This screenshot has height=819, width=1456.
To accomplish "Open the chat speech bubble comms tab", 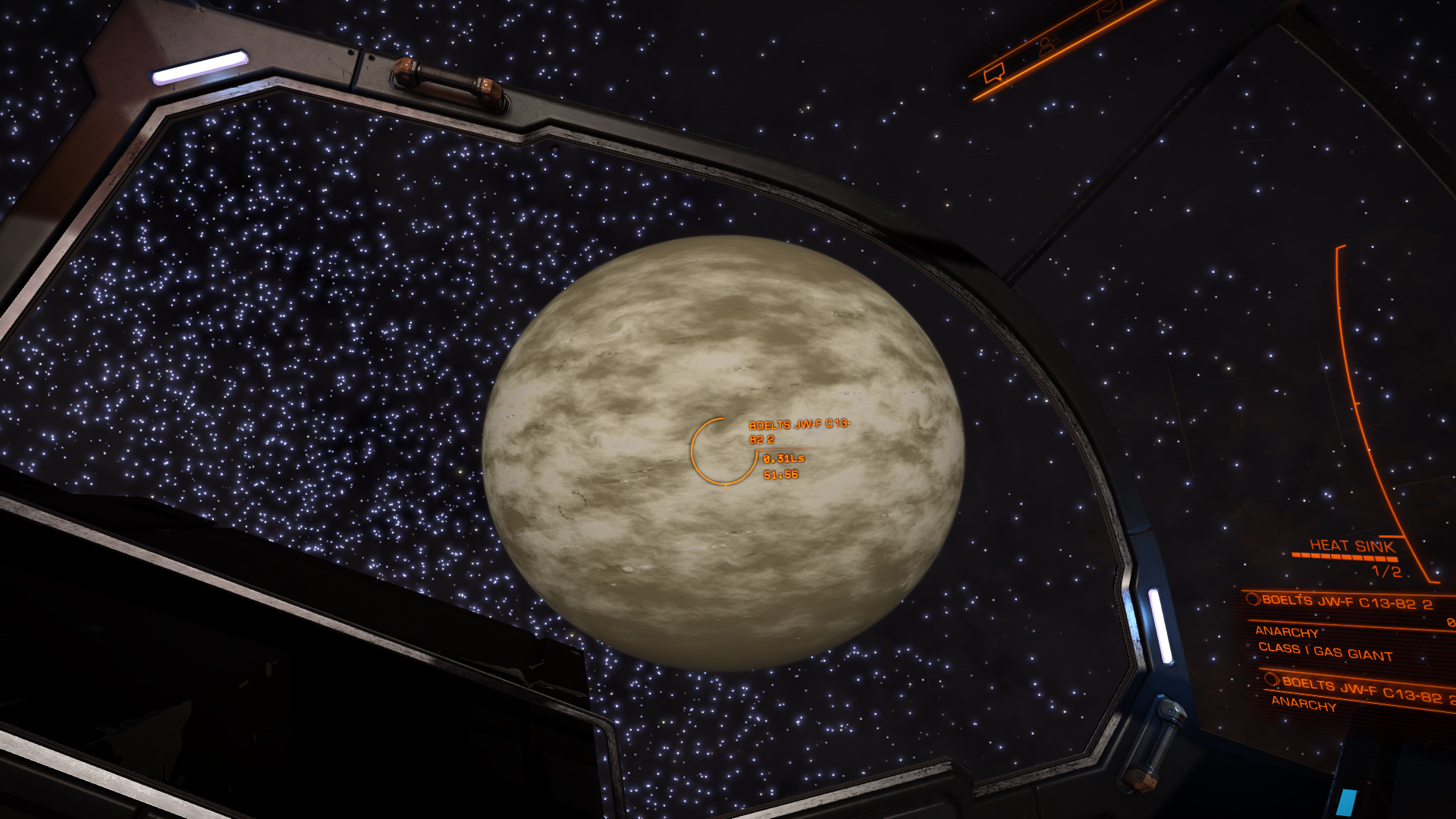I will pos(993,74).
